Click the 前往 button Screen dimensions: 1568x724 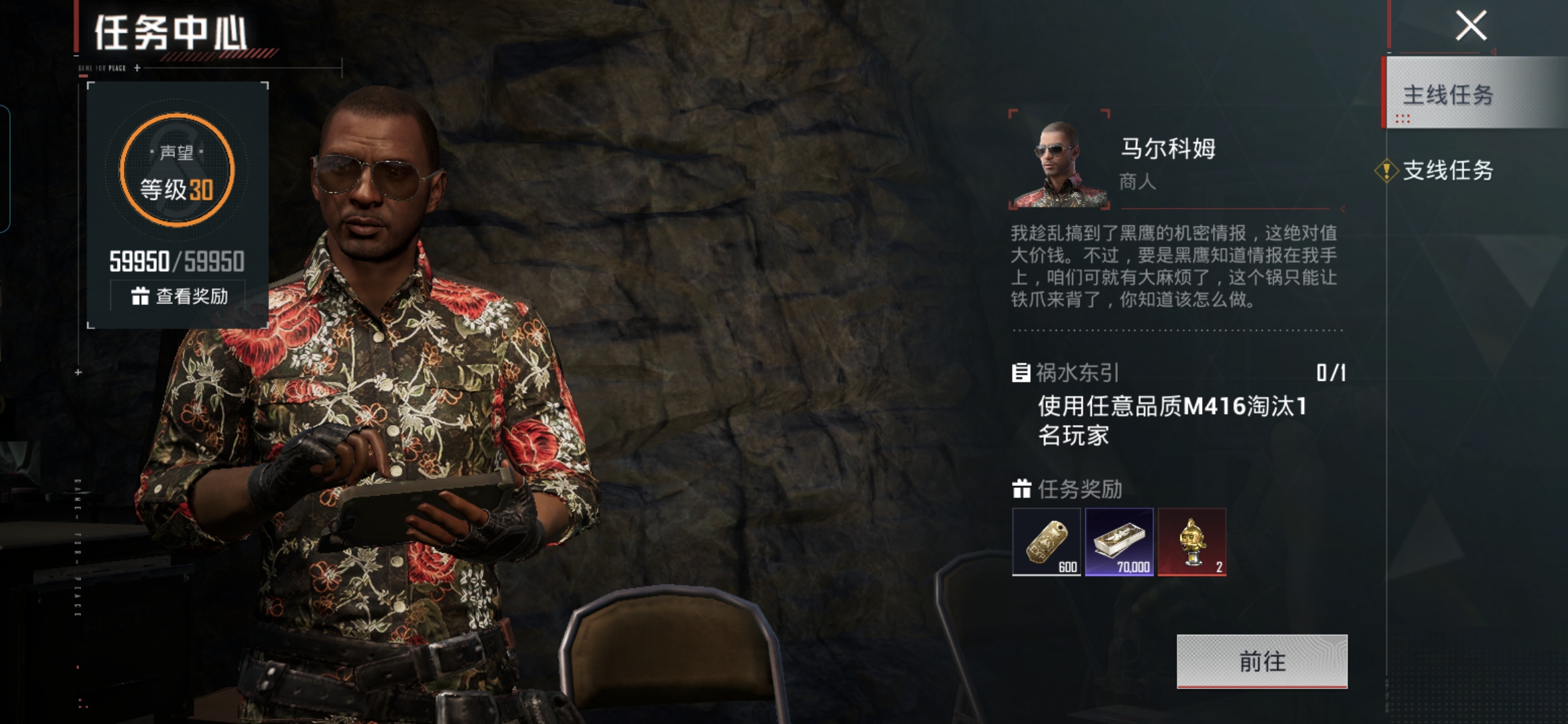click(x=1262, y=661)
